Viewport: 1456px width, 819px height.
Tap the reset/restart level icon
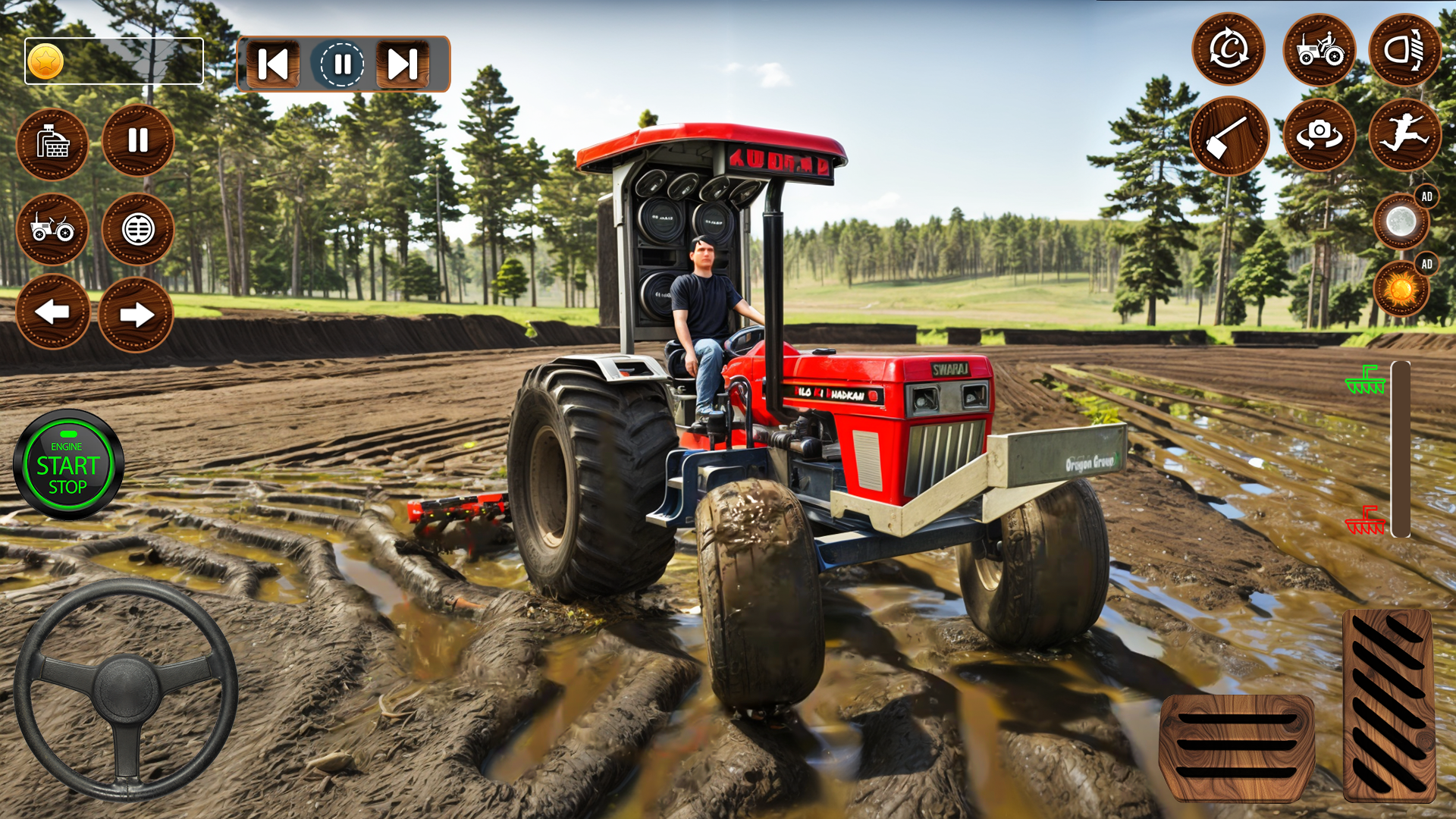(x=1228, y=49)
